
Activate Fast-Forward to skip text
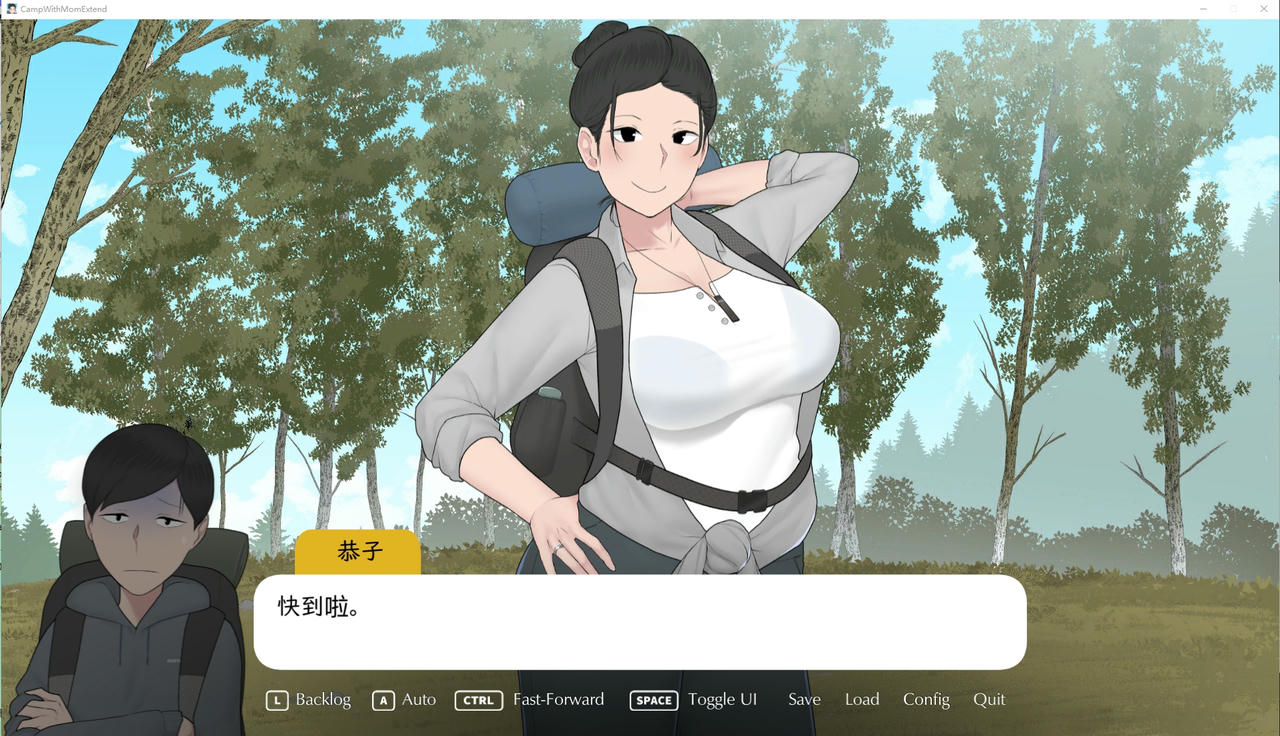coord(558,699)
